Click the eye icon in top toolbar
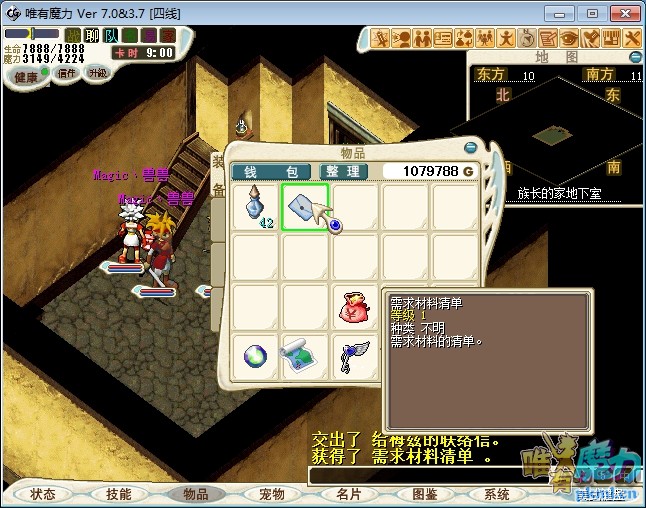 click(569, 39)
